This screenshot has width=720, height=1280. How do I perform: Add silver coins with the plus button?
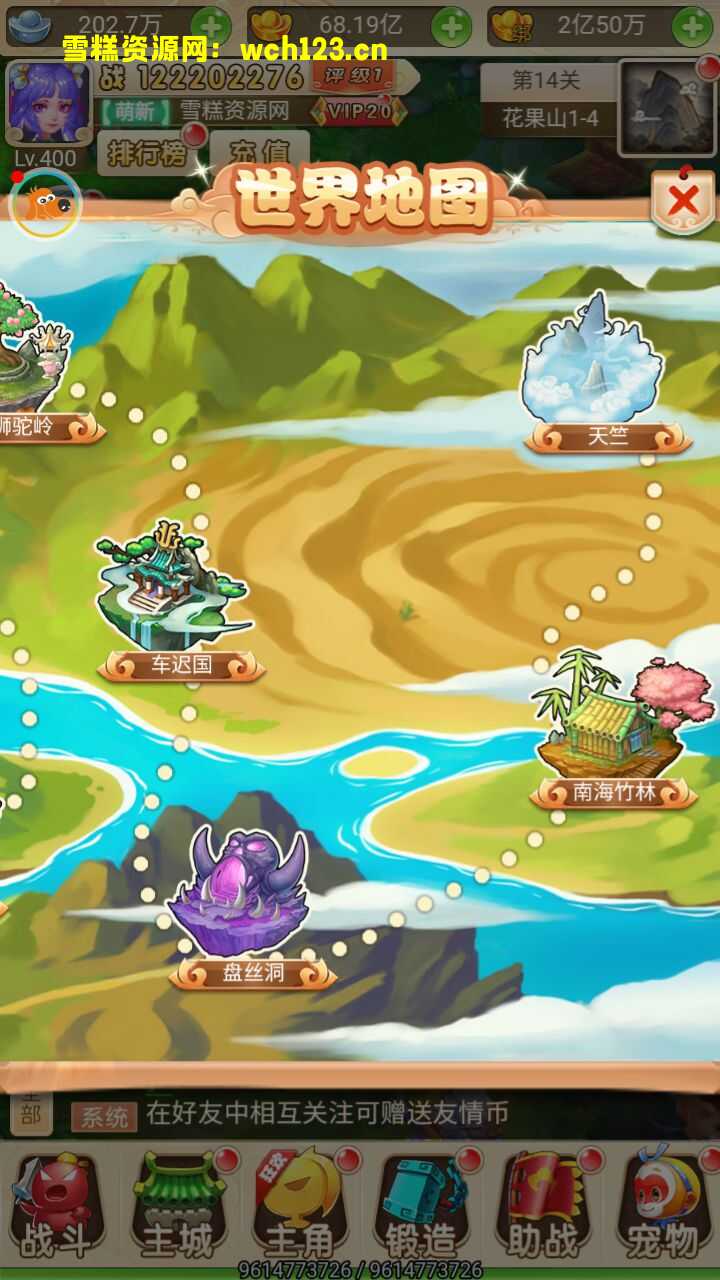click(x=210, y=25)
